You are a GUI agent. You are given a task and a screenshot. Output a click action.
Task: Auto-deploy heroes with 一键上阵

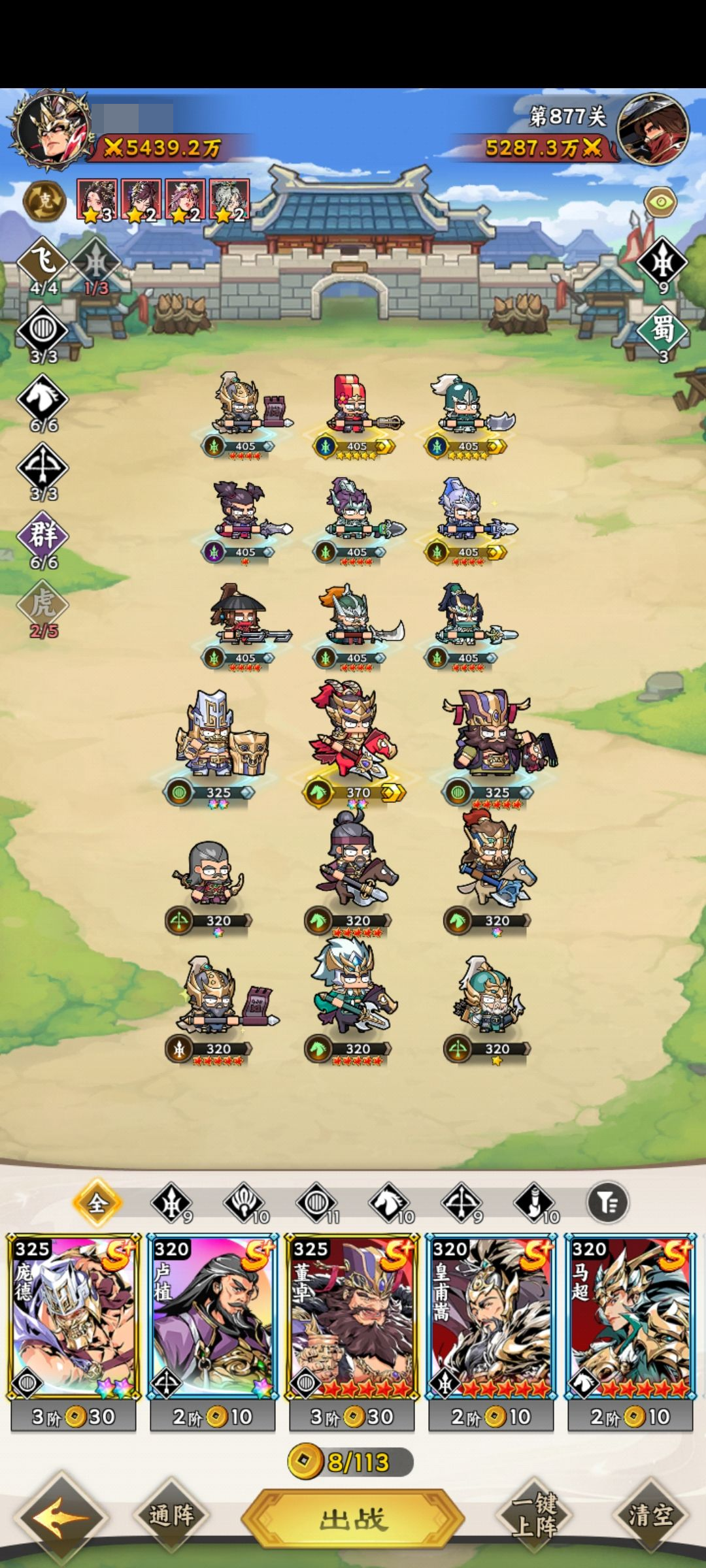point(535,1514)
